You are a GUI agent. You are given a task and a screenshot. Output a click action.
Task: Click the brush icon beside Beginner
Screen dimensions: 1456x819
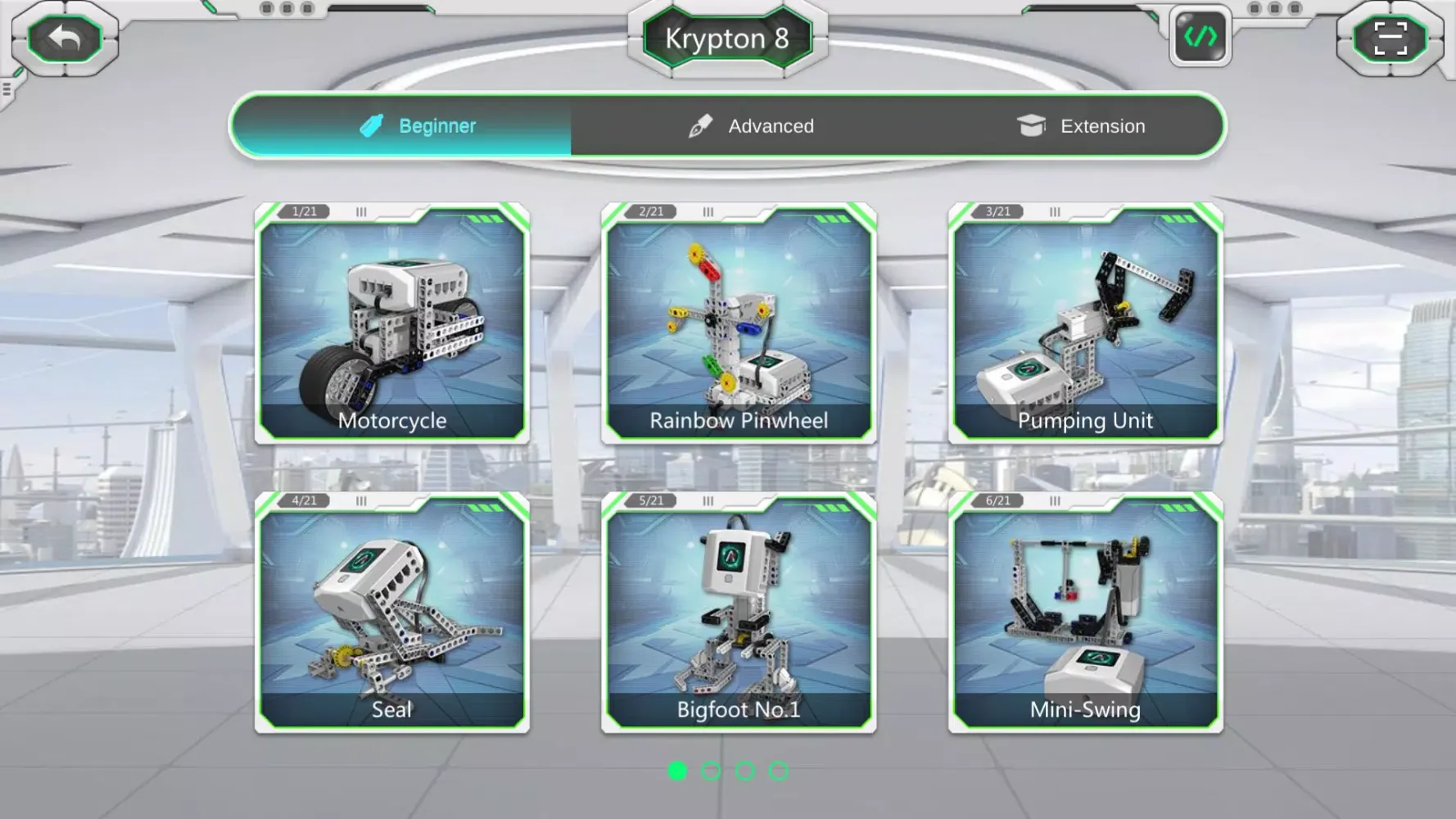(372, 125)
